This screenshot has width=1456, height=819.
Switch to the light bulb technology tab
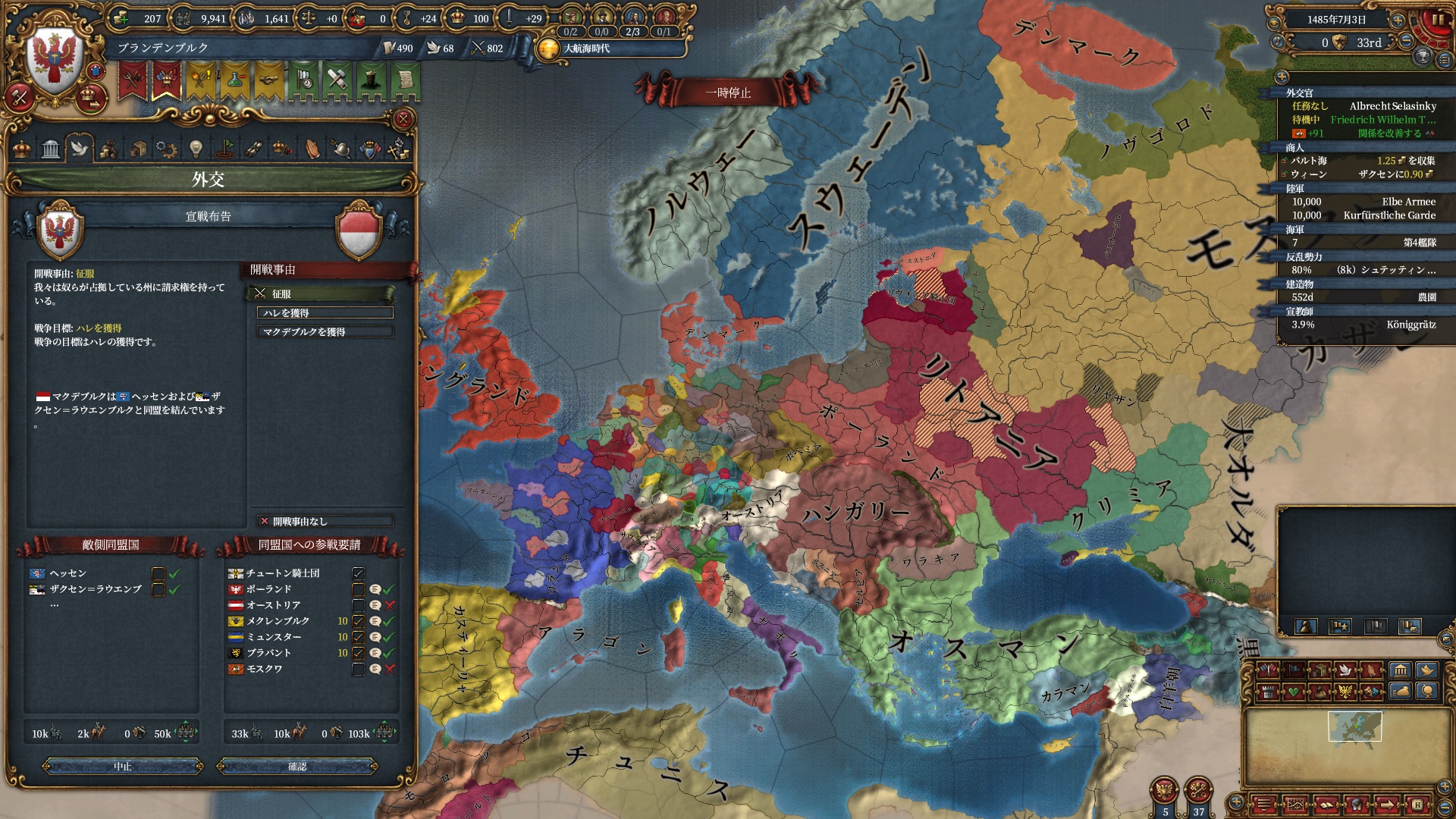(196, 149)
